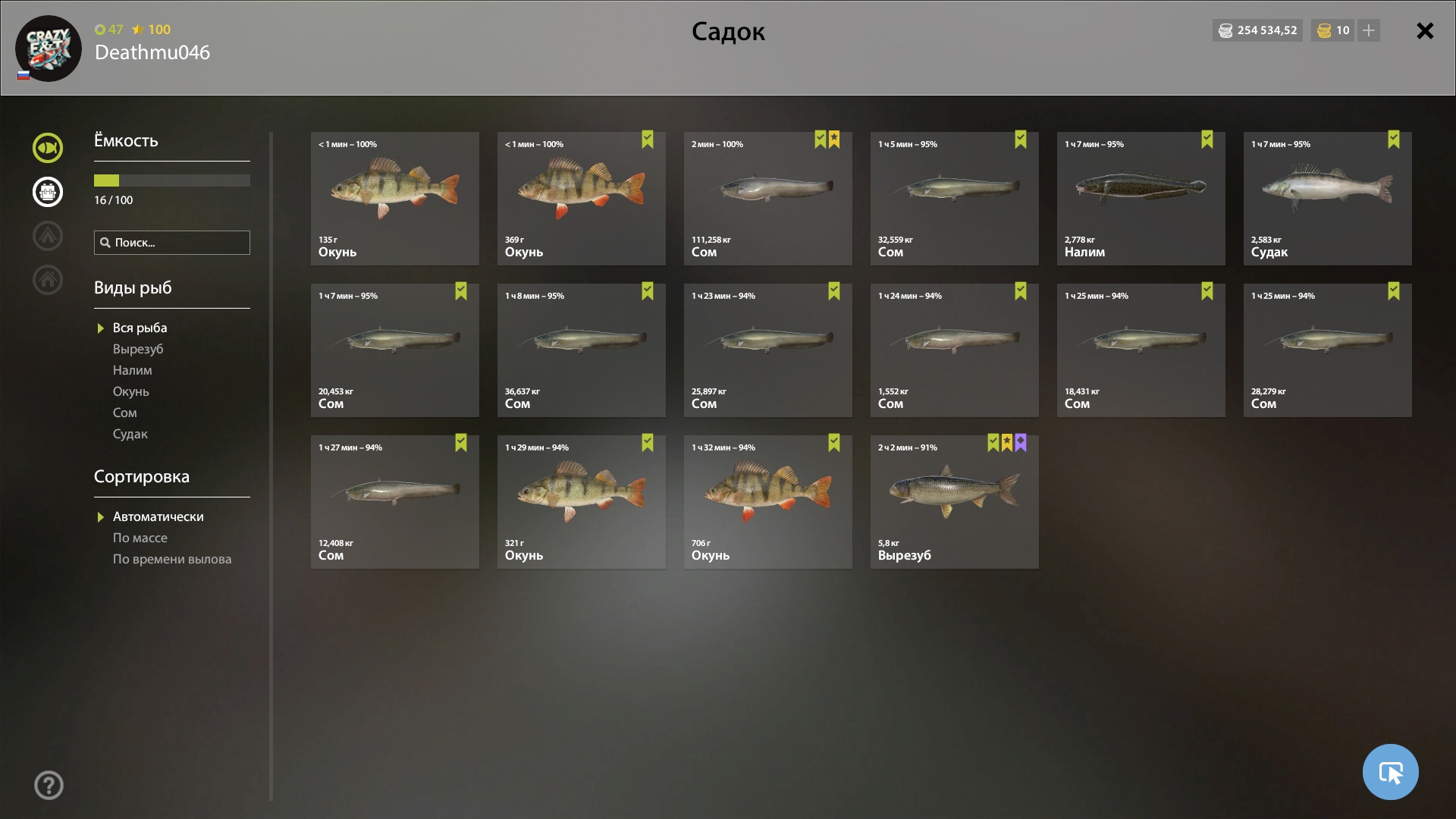The height and width of the screenshot is (819, 1456).
Task: Open the help question mark button
Action: click(x=49, y=786)
